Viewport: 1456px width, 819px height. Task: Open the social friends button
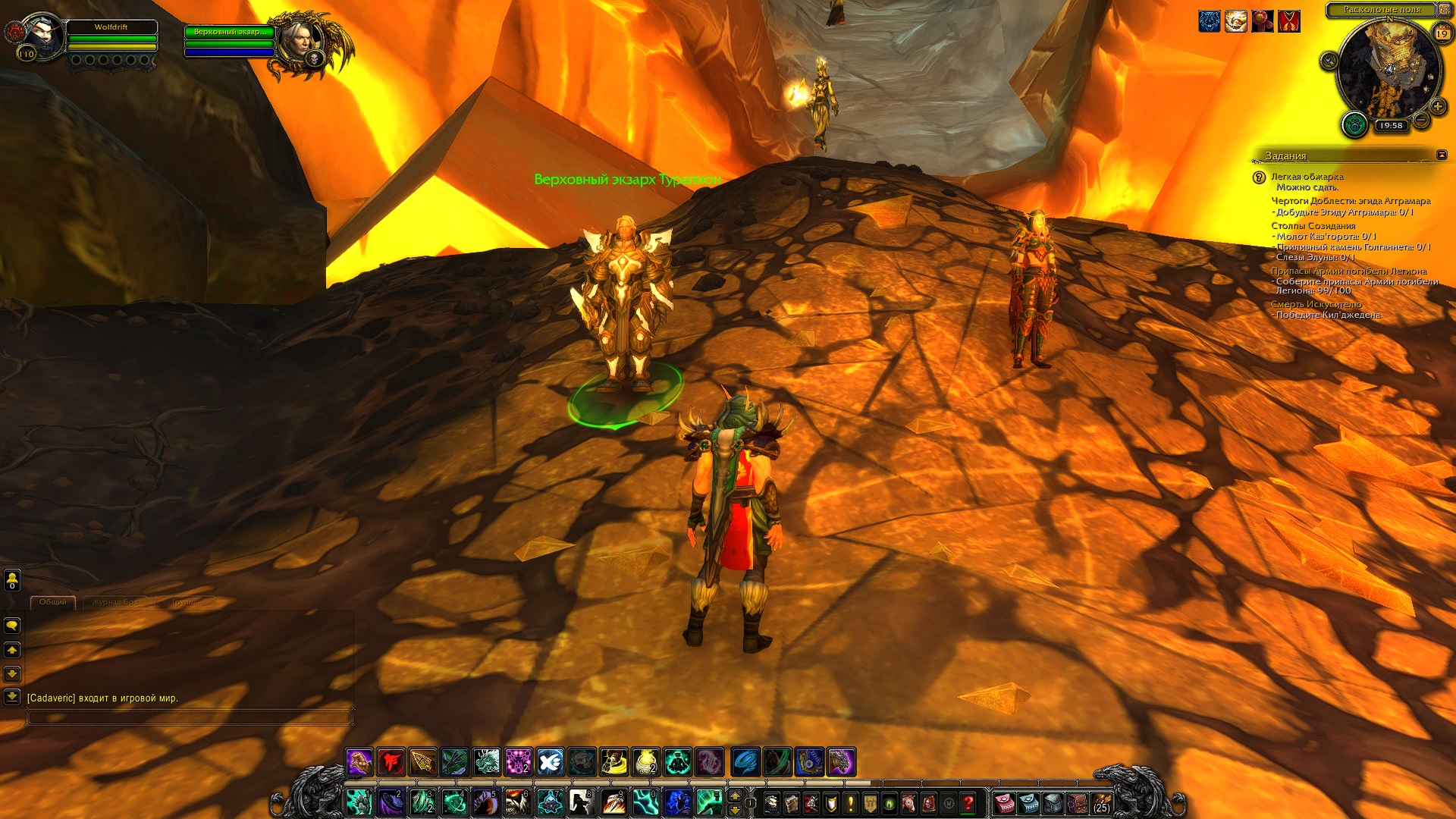point(12,580)
